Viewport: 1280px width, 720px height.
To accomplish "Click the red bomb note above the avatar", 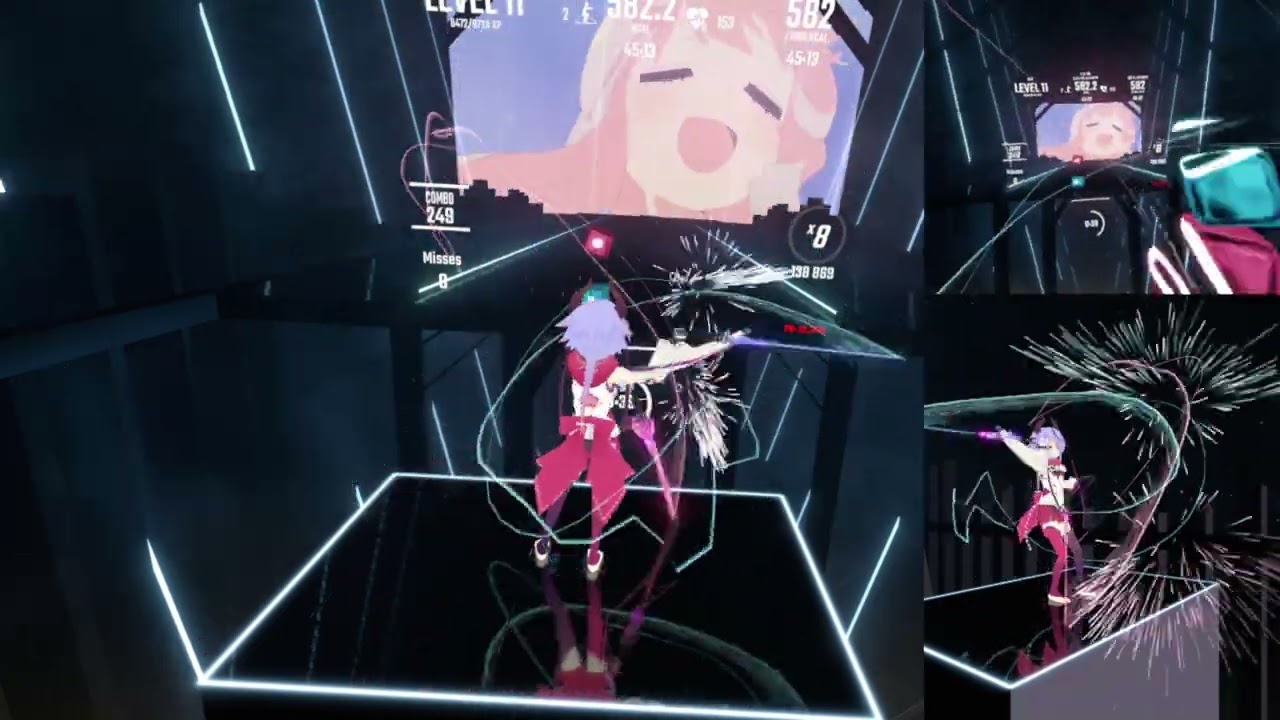I will [600, 242].
